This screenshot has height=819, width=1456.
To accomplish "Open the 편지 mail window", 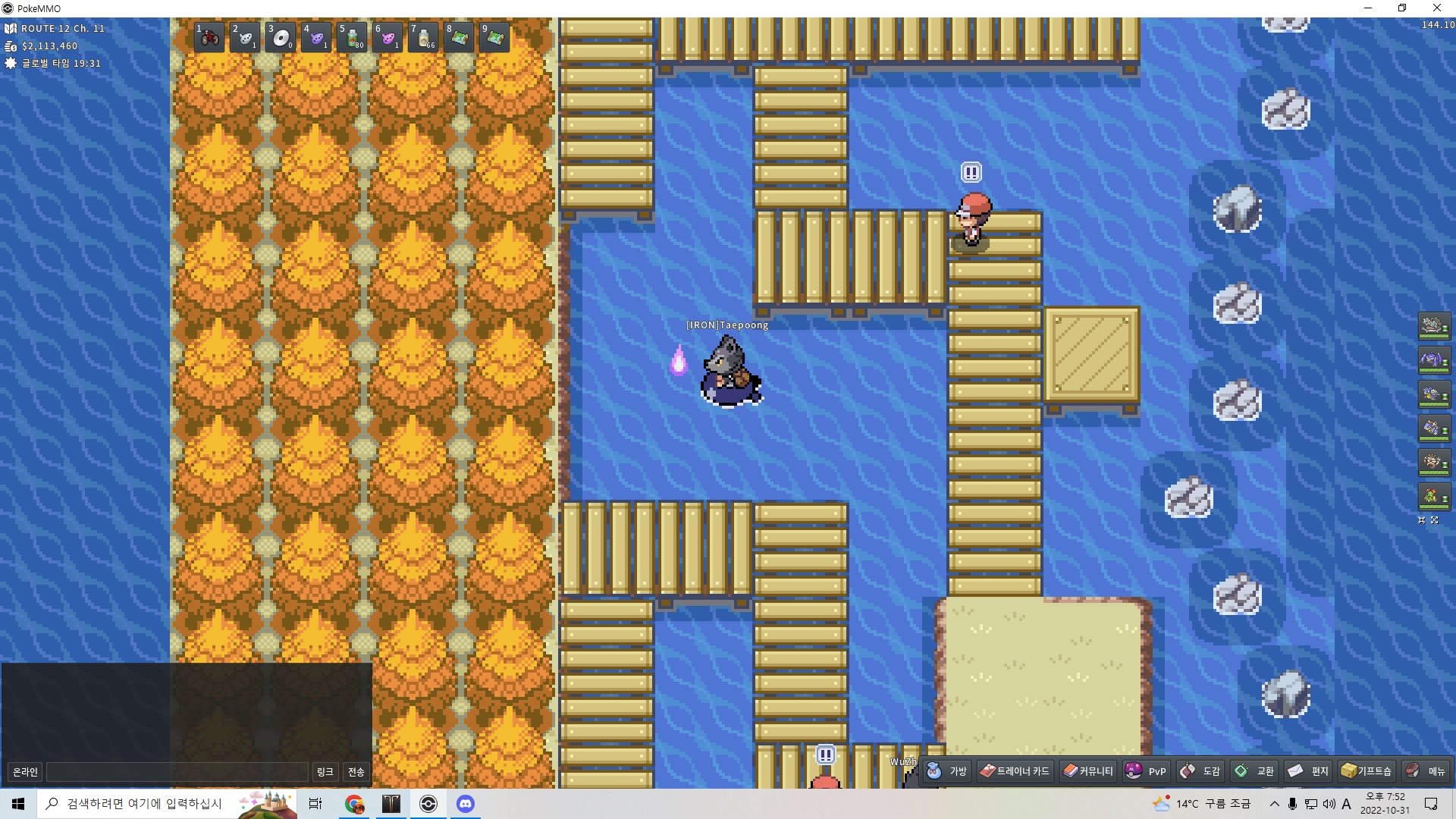I will [x=1309, y=771].
